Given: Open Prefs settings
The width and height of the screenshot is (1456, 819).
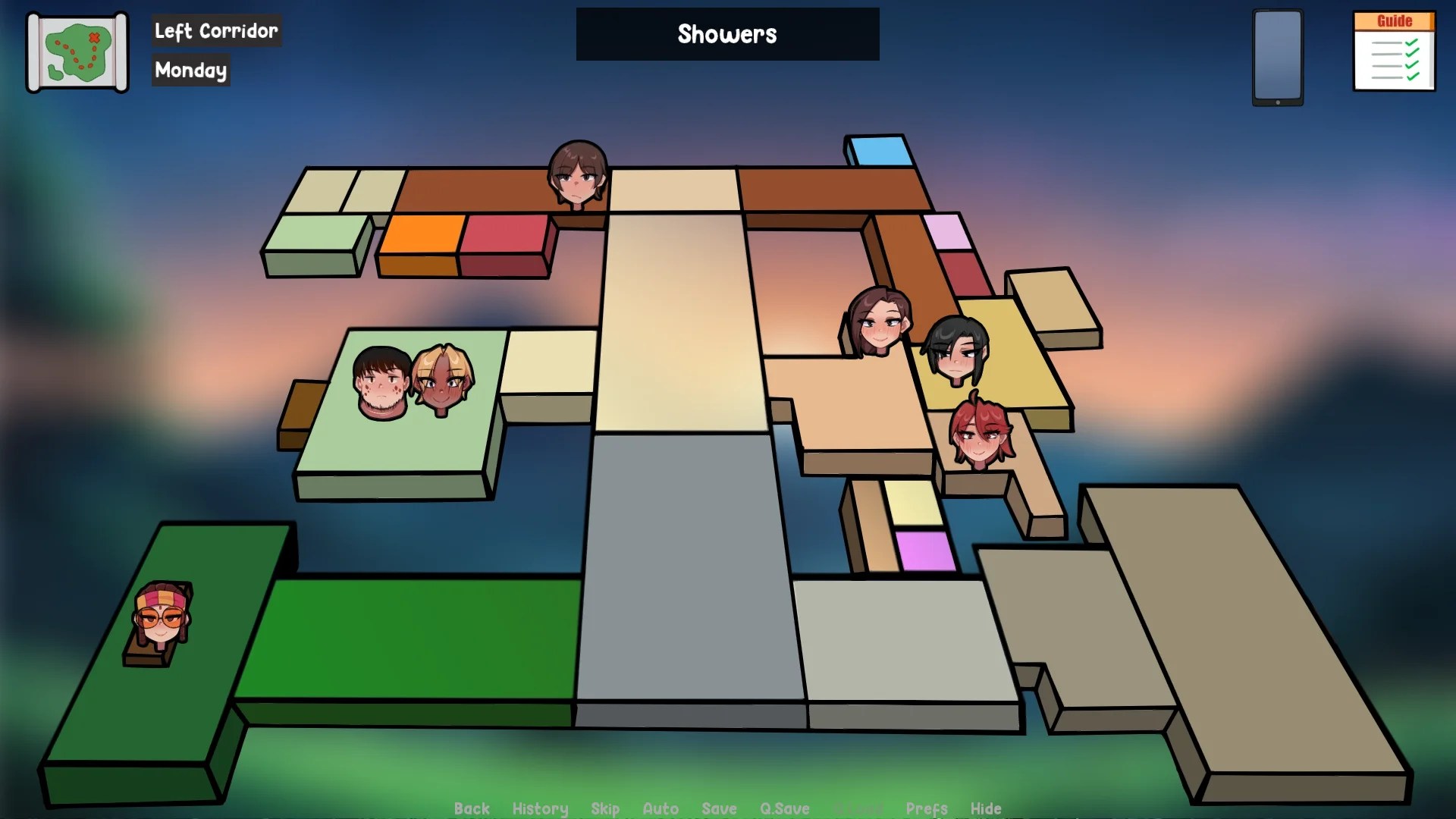Looking at the screenshot, I should click(x=927, y=808).
